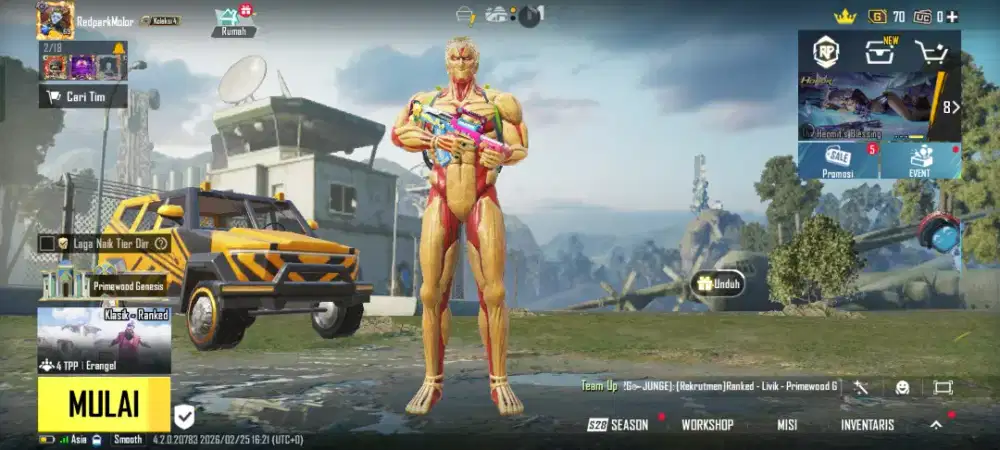The width and height of the screenshot is (1000, 450).
Task: Open the MISI missions menu
Action: 787,425
